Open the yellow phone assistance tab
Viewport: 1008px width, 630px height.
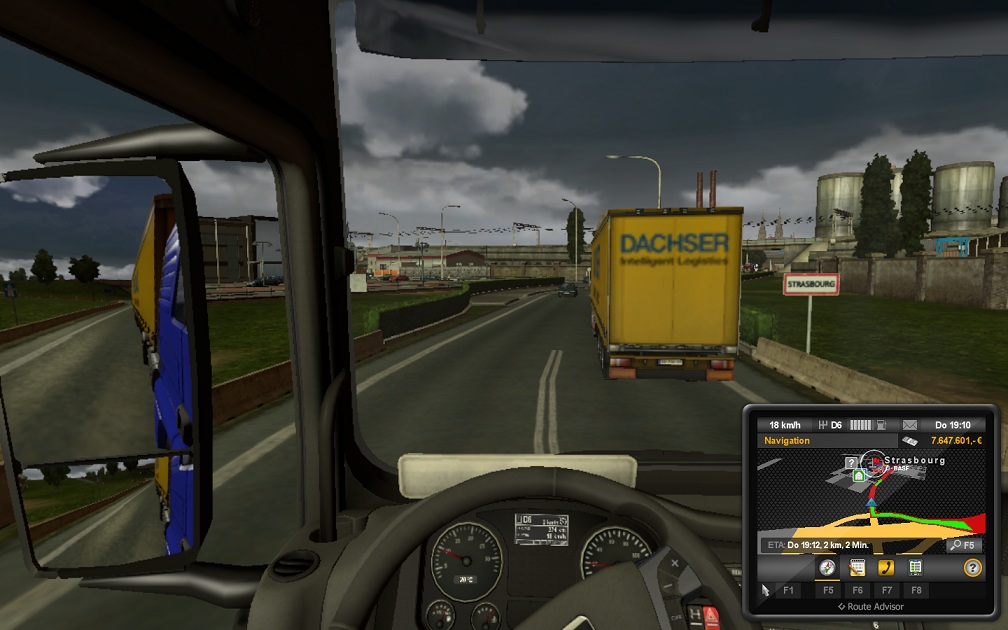[x=886, y=568]
